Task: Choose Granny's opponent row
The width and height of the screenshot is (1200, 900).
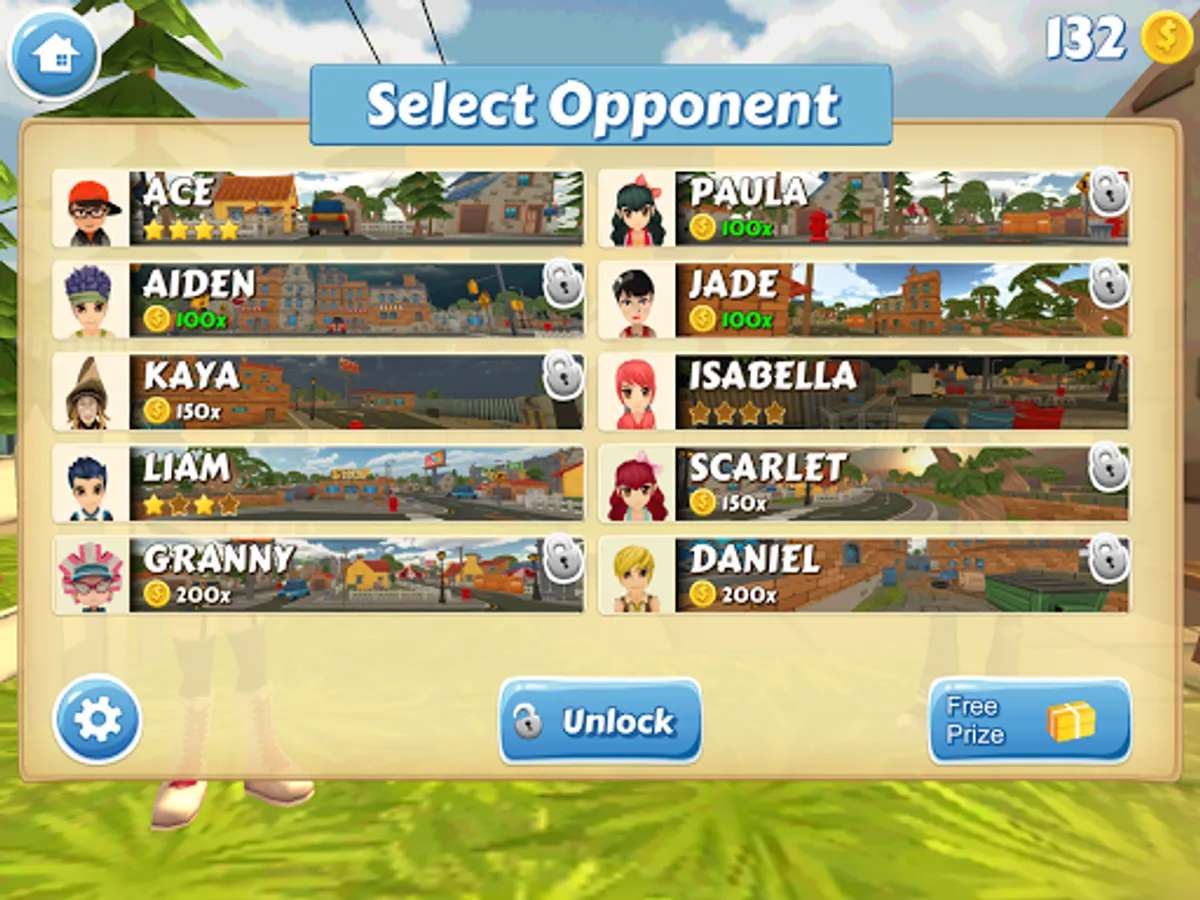Action: click(318, 576)
